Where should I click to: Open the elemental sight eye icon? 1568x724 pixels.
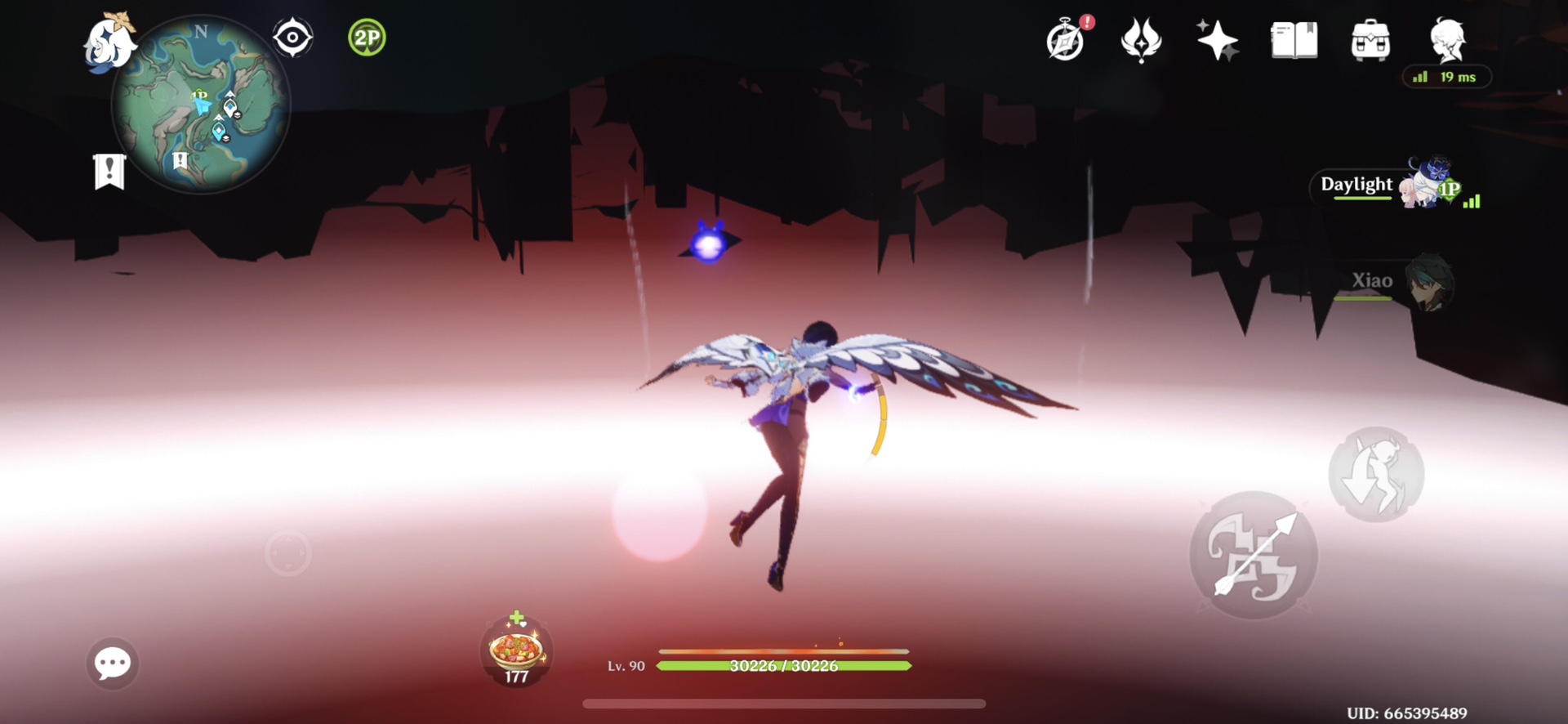tap(292, 37)
